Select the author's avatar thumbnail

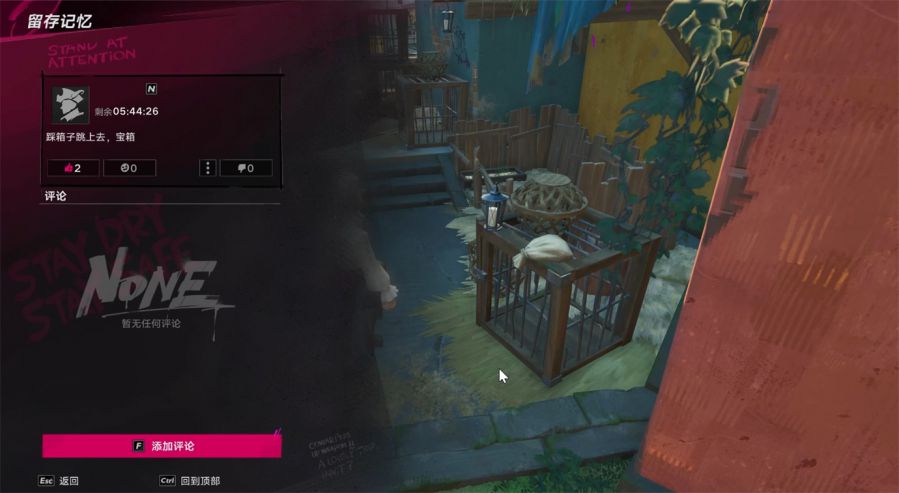(x=70, y=104)
